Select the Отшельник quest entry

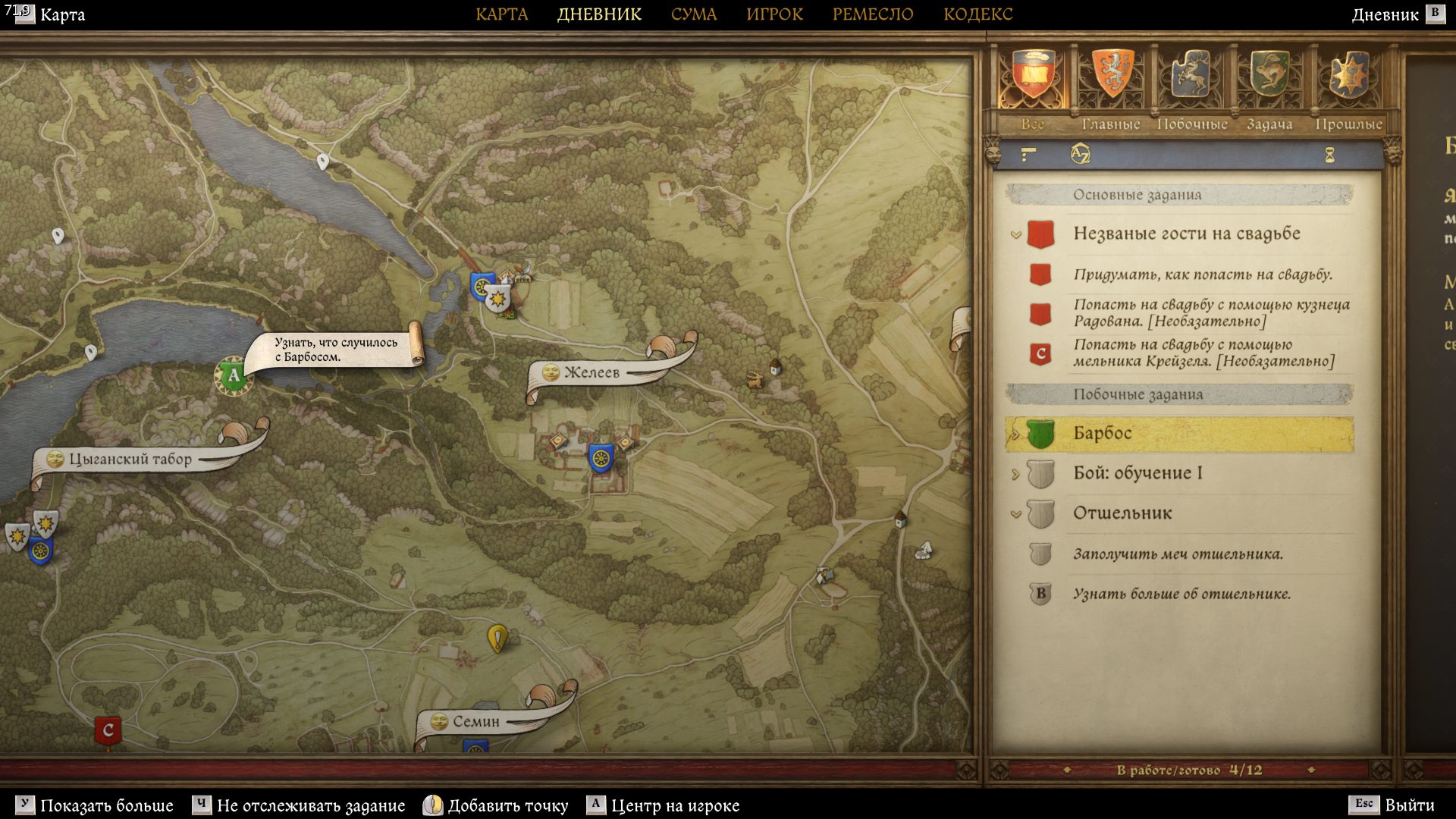click(x=1122, y=513)
